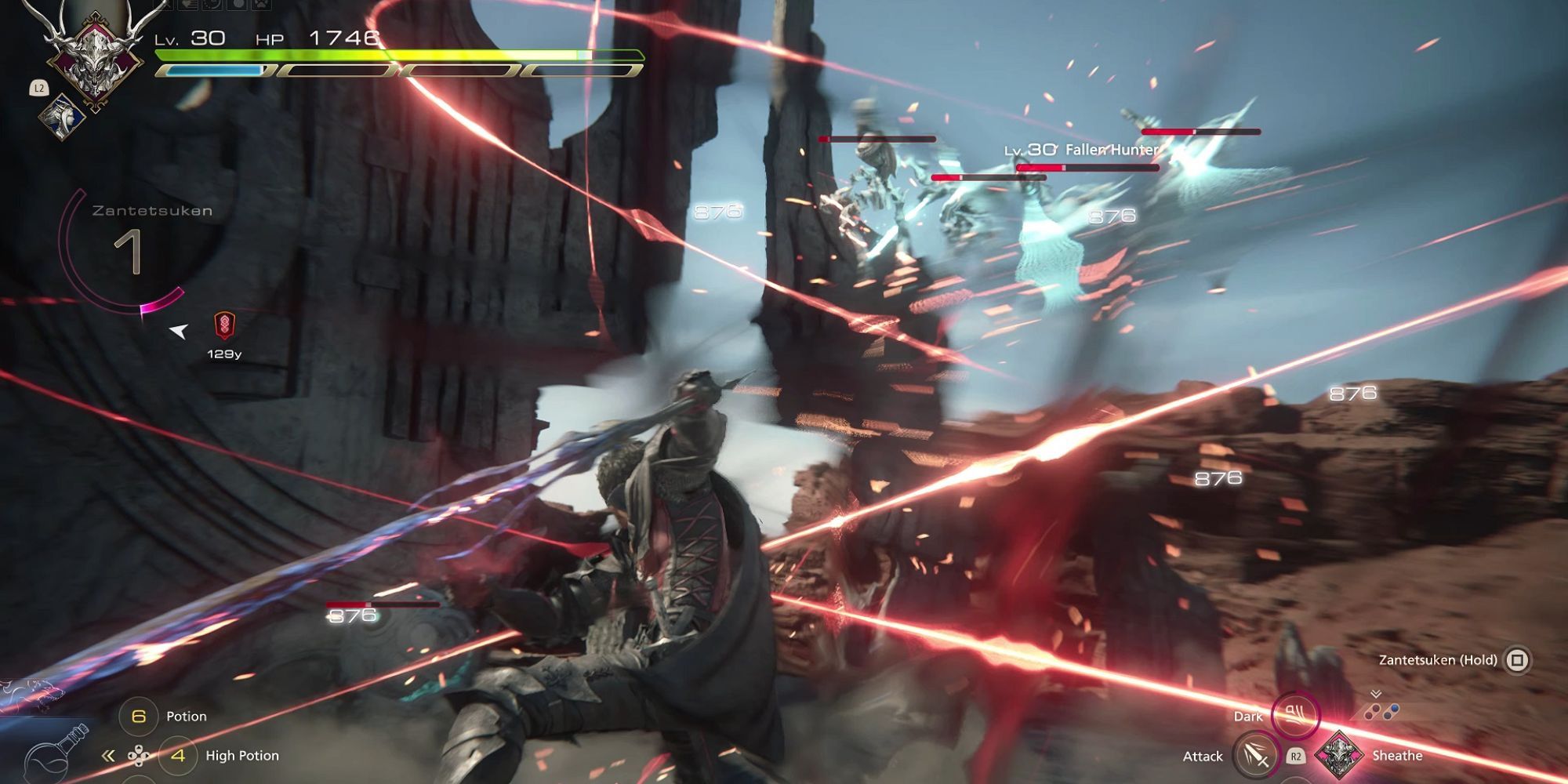Choose the Sheathe Odin diamond icon
The height and width of the screenshot is (784, 1568).
pos(1339,755)
